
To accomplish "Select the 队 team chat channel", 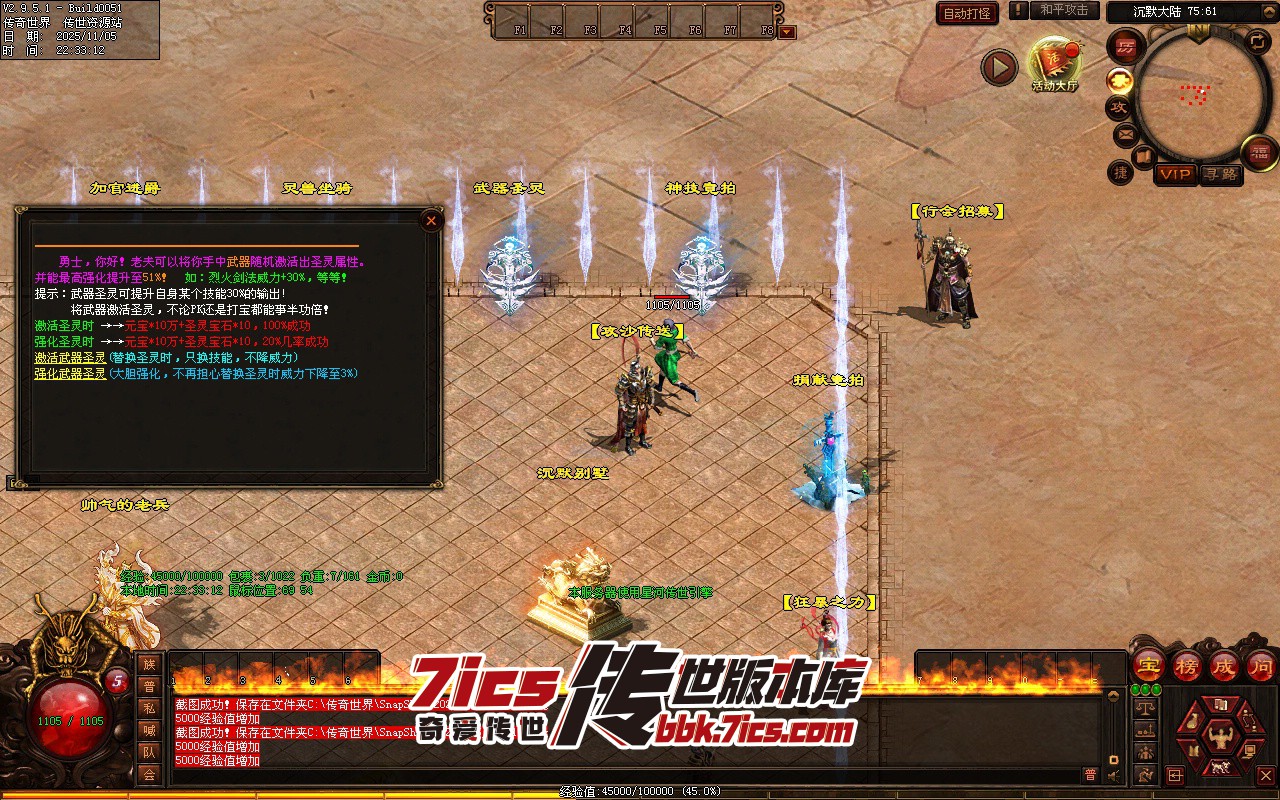I will [x=149, y=752].
